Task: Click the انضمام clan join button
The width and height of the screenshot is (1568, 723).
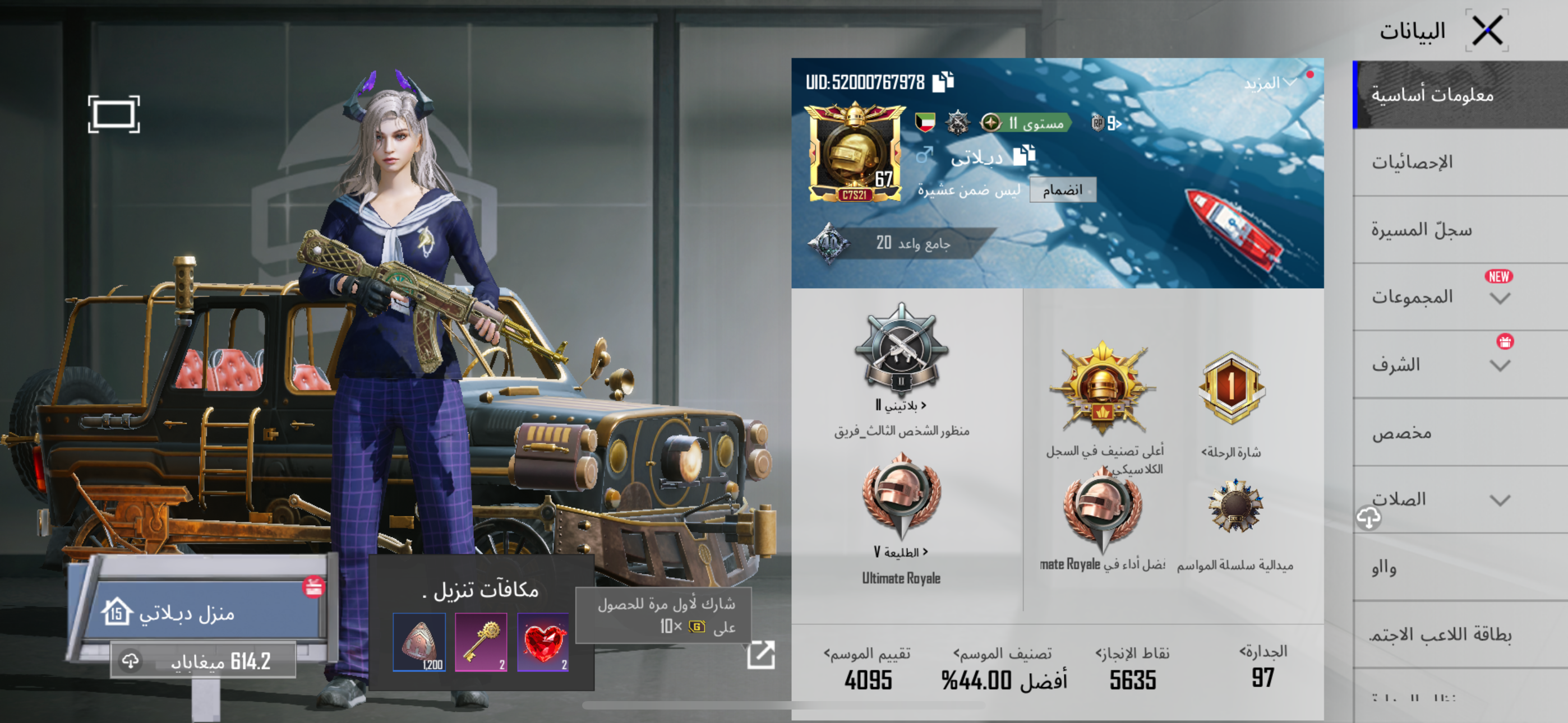Action: [x=1062, y=191]
